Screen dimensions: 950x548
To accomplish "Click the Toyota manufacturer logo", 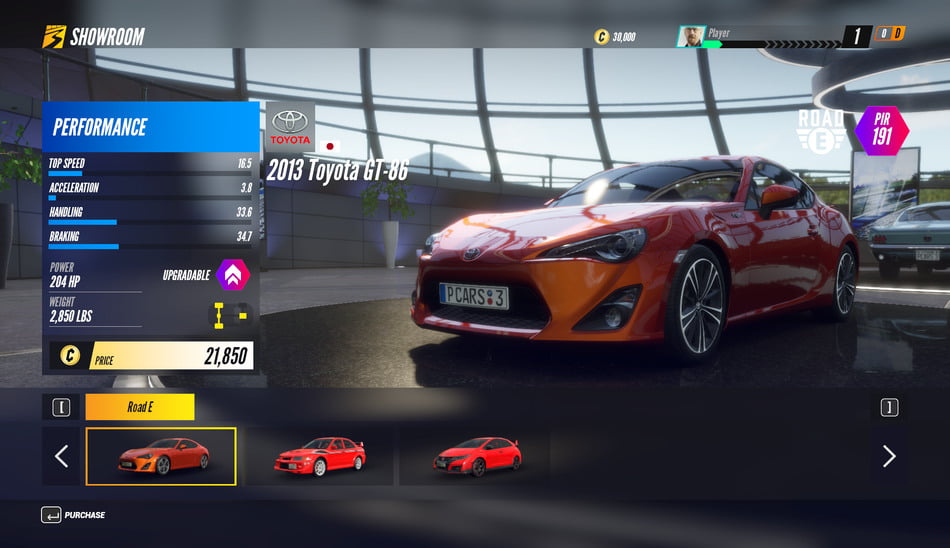I will (290, 127).
